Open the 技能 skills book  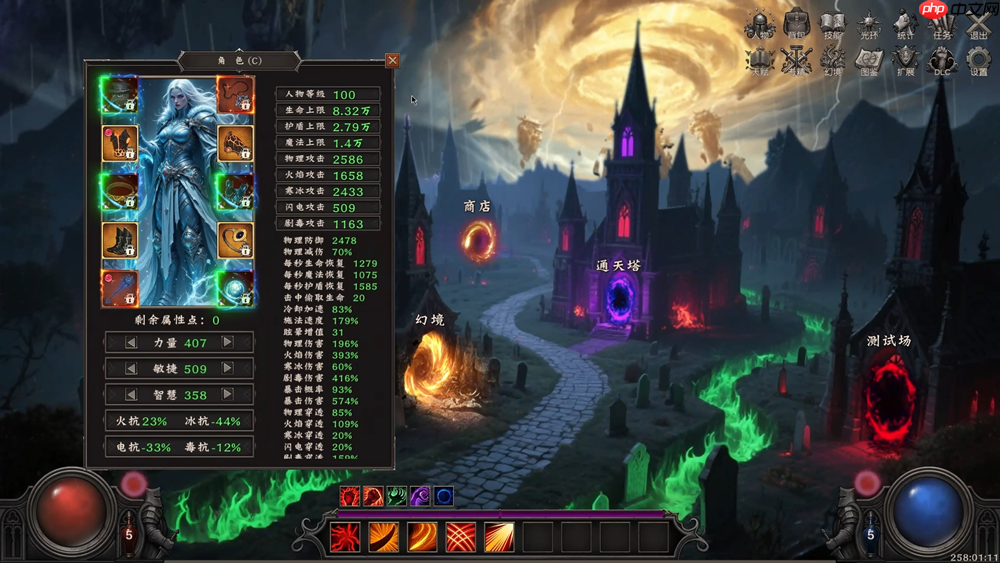pyautogui.click(x=832, y=25)
